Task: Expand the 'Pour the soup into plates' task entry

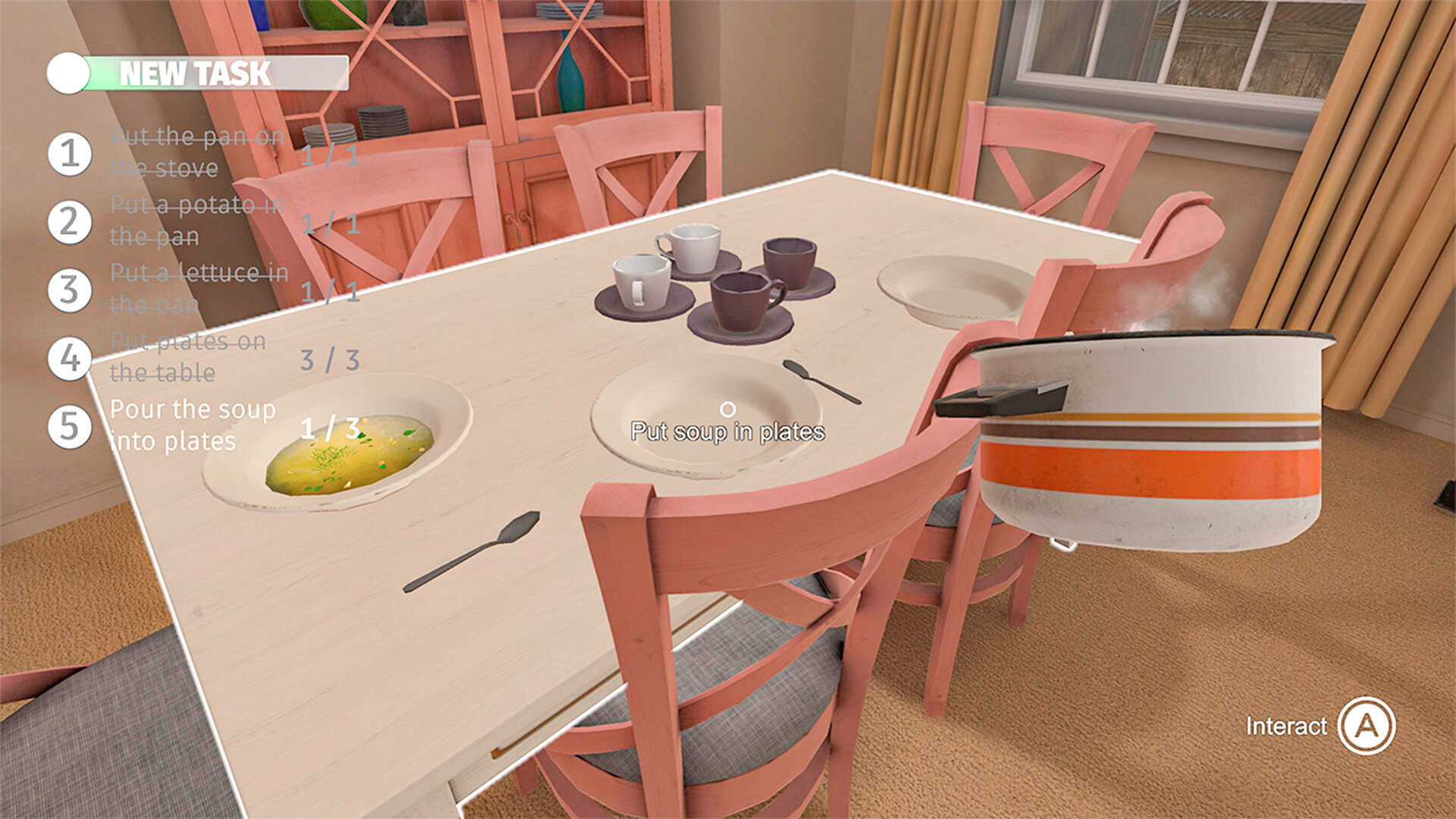Action: pyautogui.click(x=192, y=425)
